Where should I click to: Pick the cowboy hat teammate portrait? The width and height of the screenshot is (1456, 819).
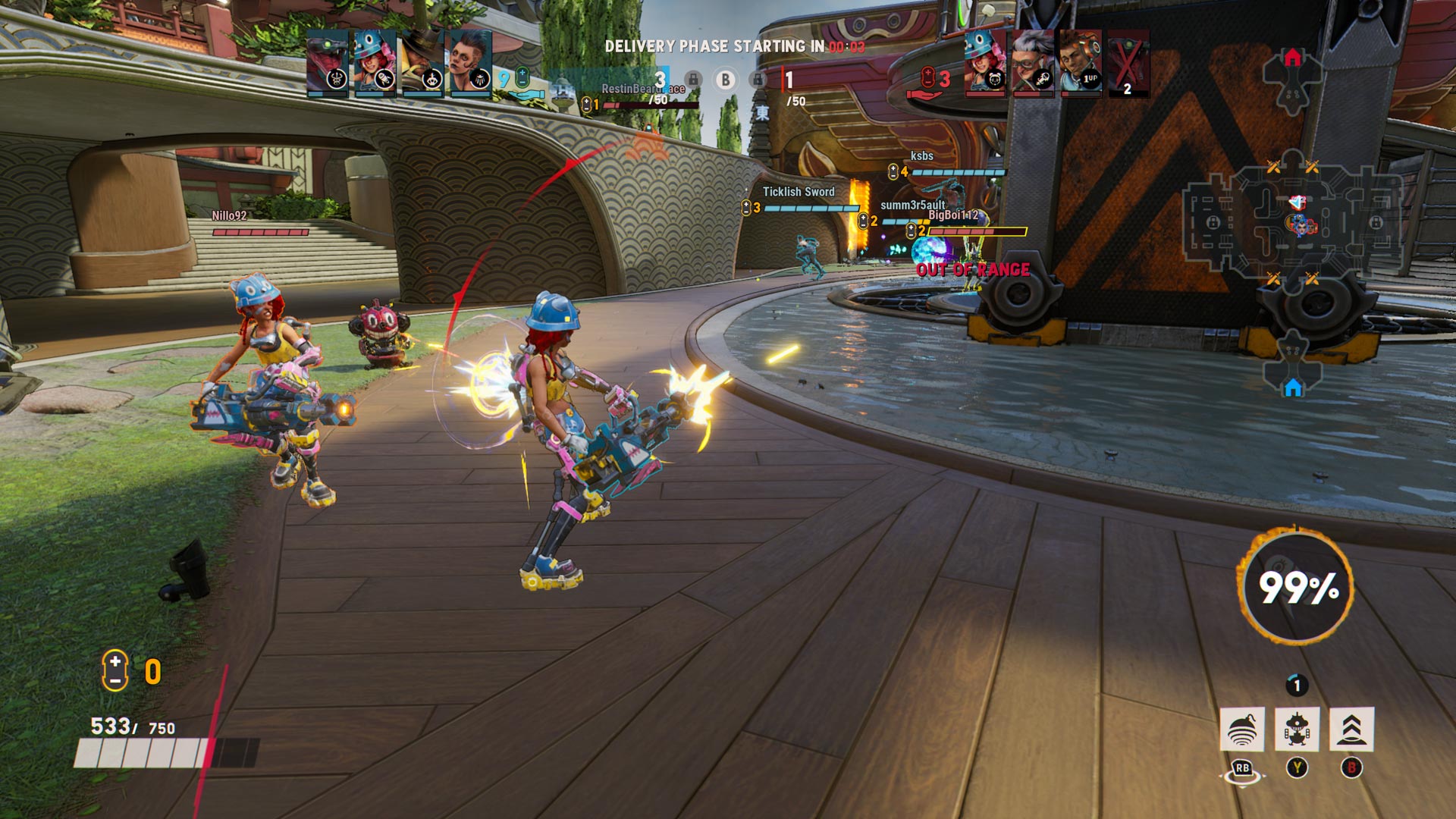click(x=422, y=64)
